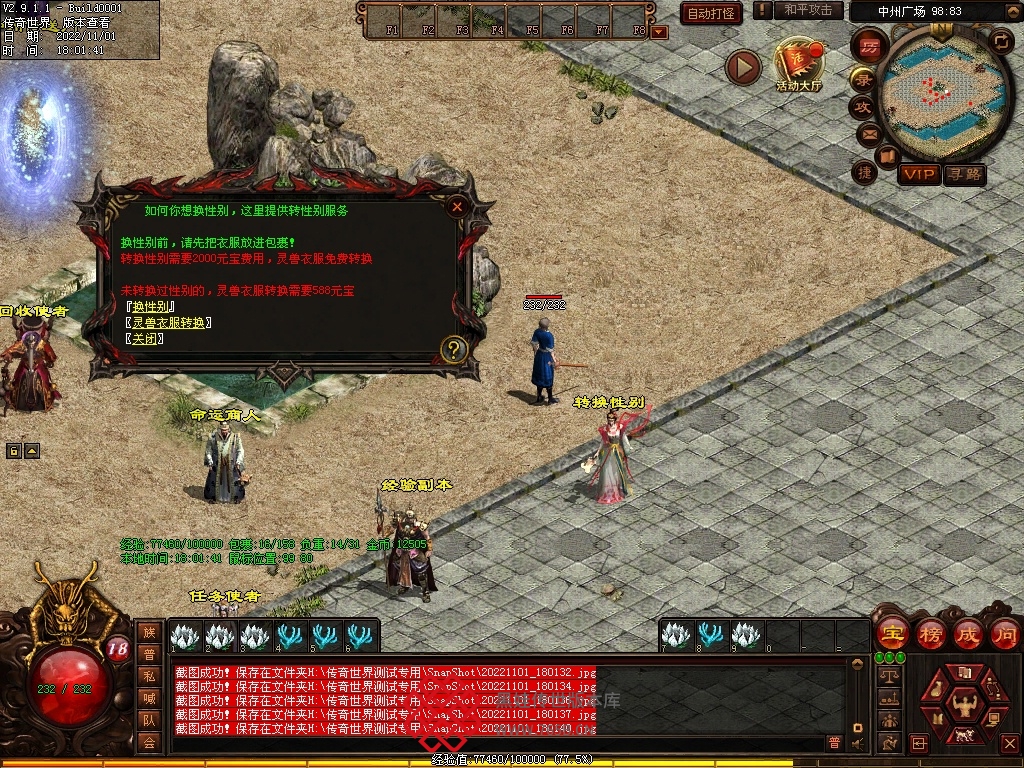
Task: Toggle the 自动打怪 auto-fight button
Action: 711,13
